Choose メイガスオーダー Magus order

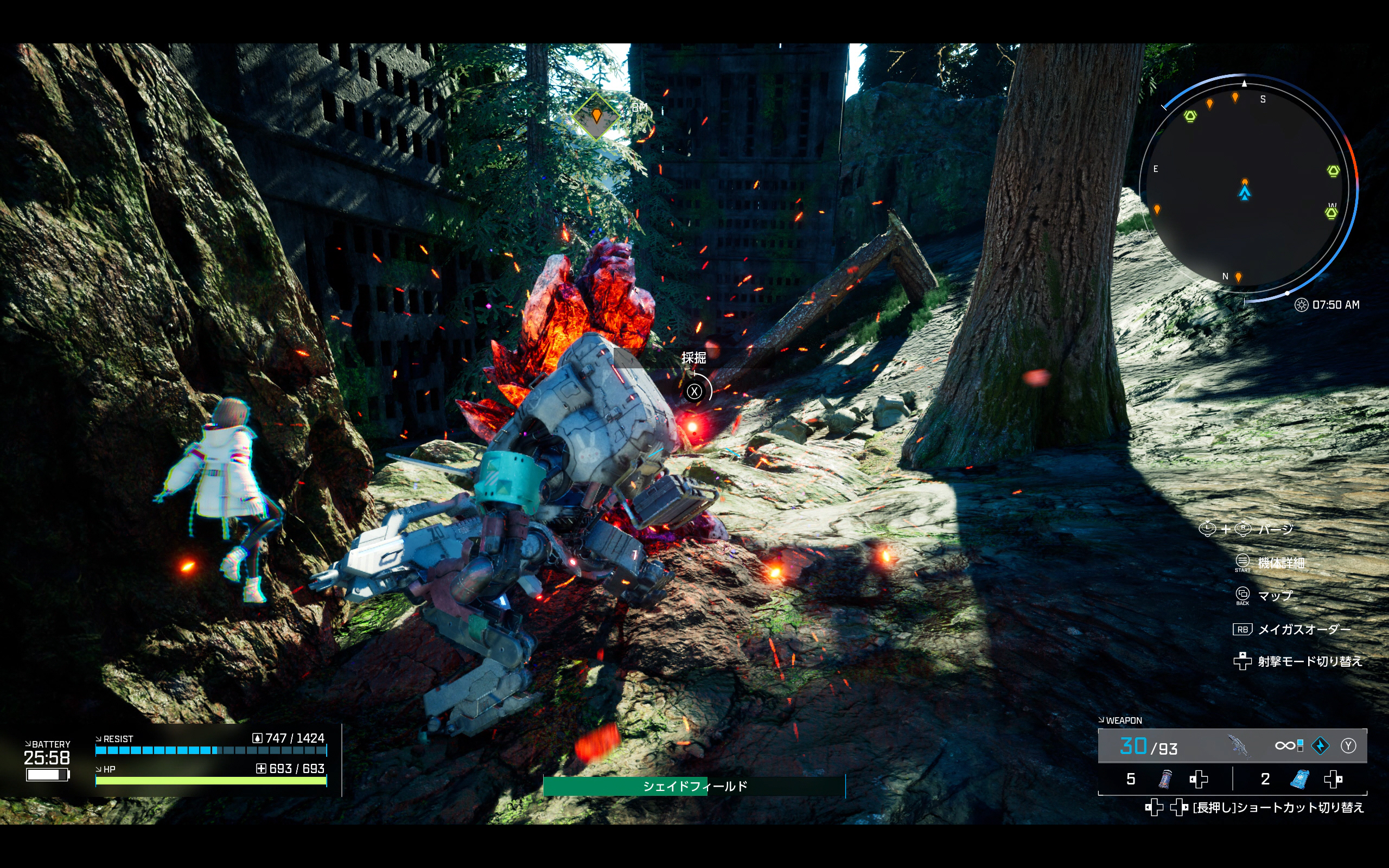[x=1303, y=630]
